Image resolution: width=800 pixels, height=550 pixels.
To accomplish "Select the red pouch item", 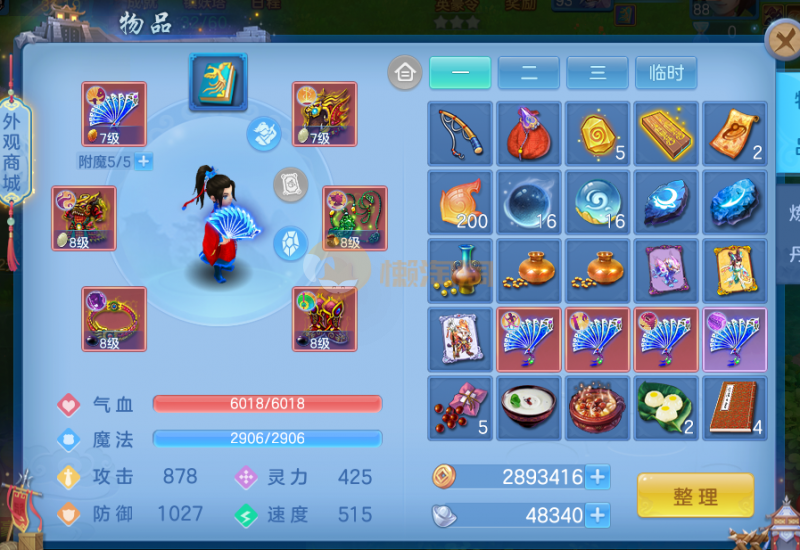I will point(529,133).
